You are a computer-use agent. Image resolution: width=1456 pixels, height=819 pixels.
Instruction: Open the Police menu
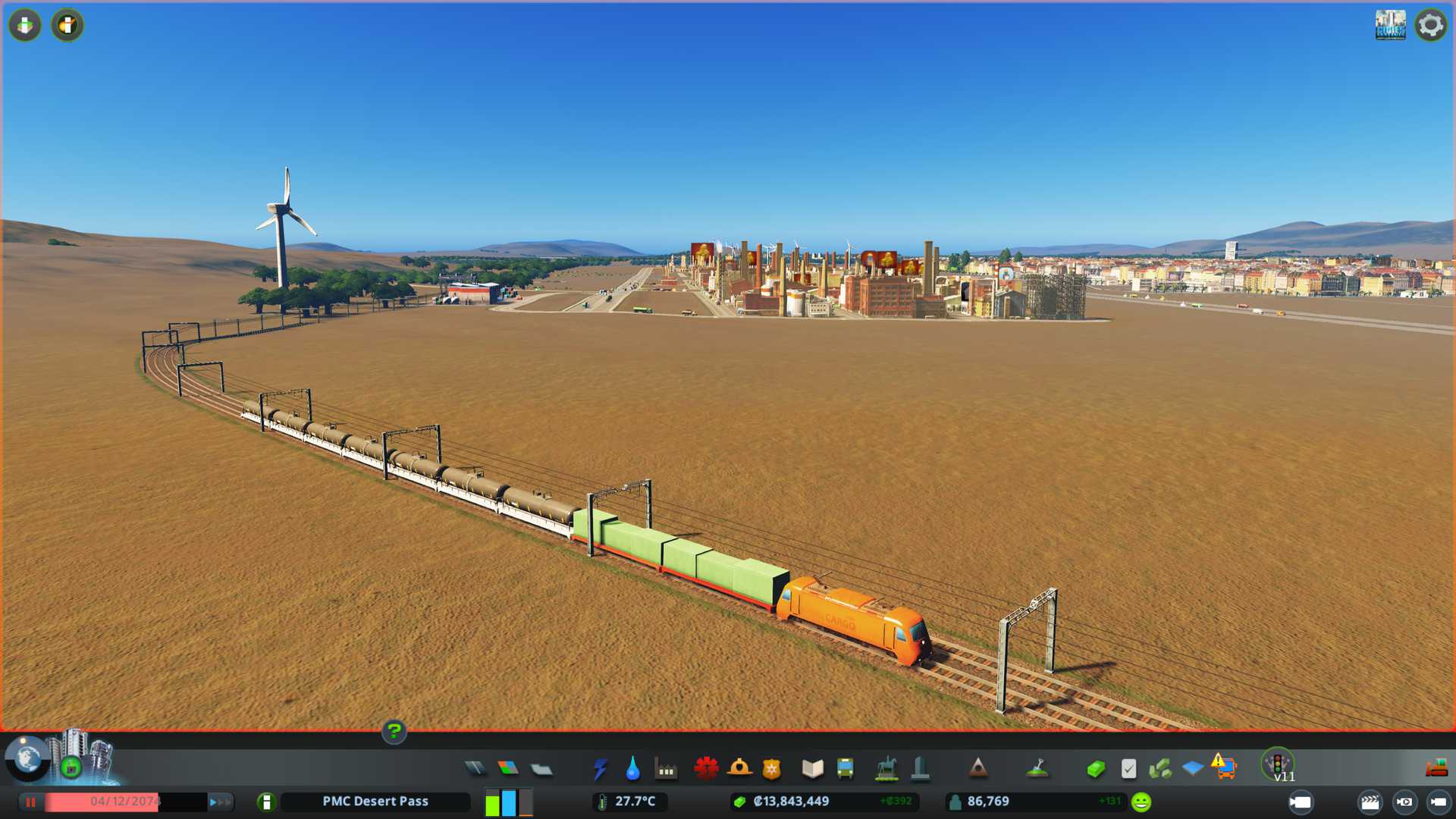pyautogui.click(x=771, y=769)
